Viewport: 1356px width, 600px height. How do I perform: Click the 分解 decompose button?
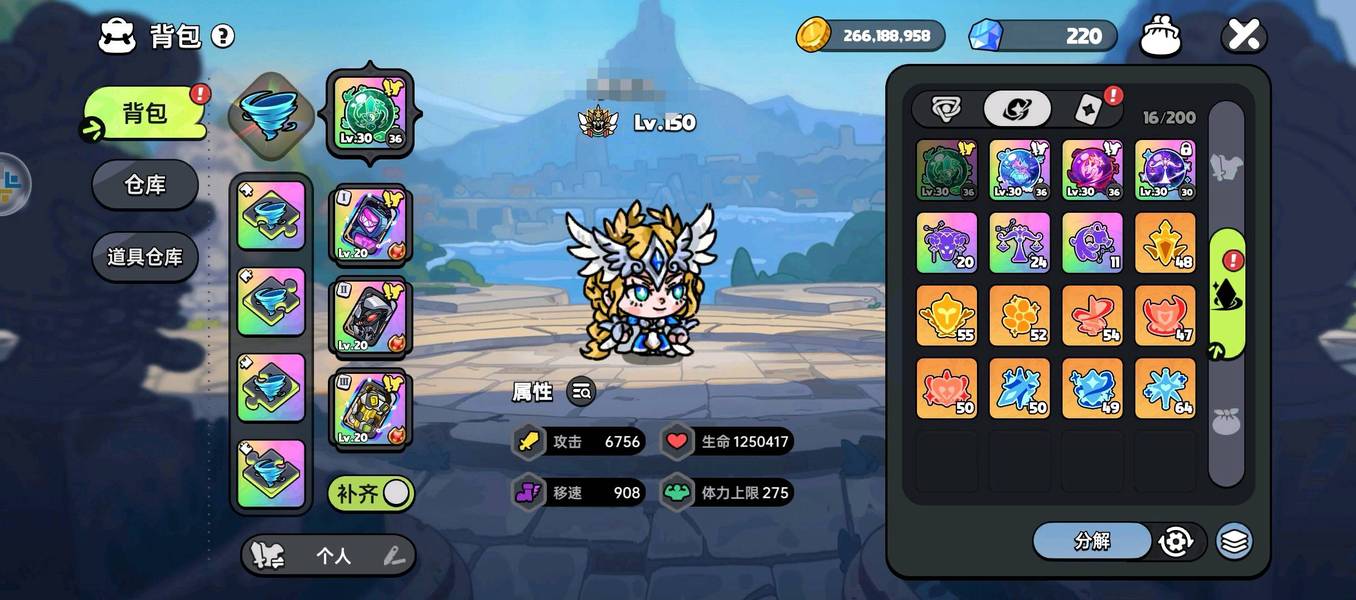tap(1092, 541)
